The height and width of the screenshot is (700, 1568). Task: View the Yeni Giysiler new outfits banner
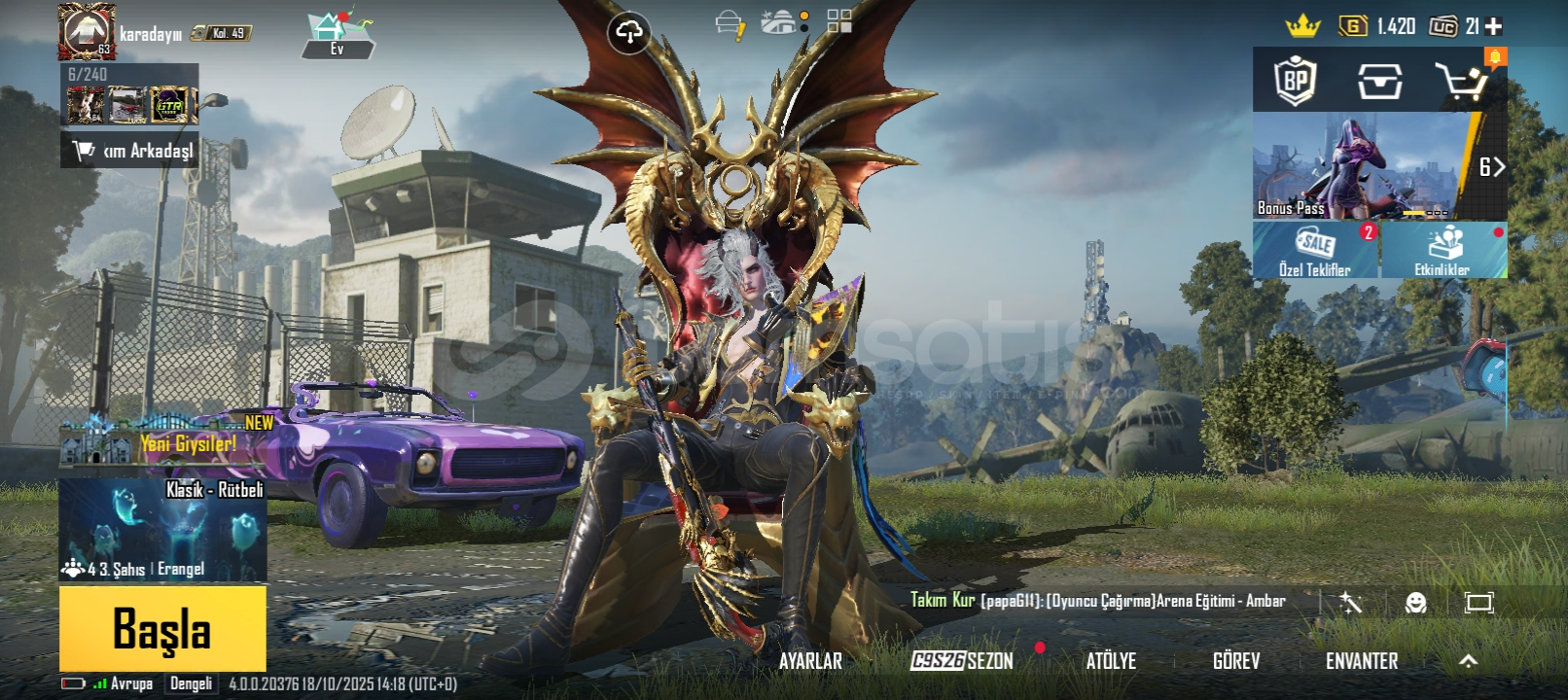pyautogui.click(x=165, y=439)
